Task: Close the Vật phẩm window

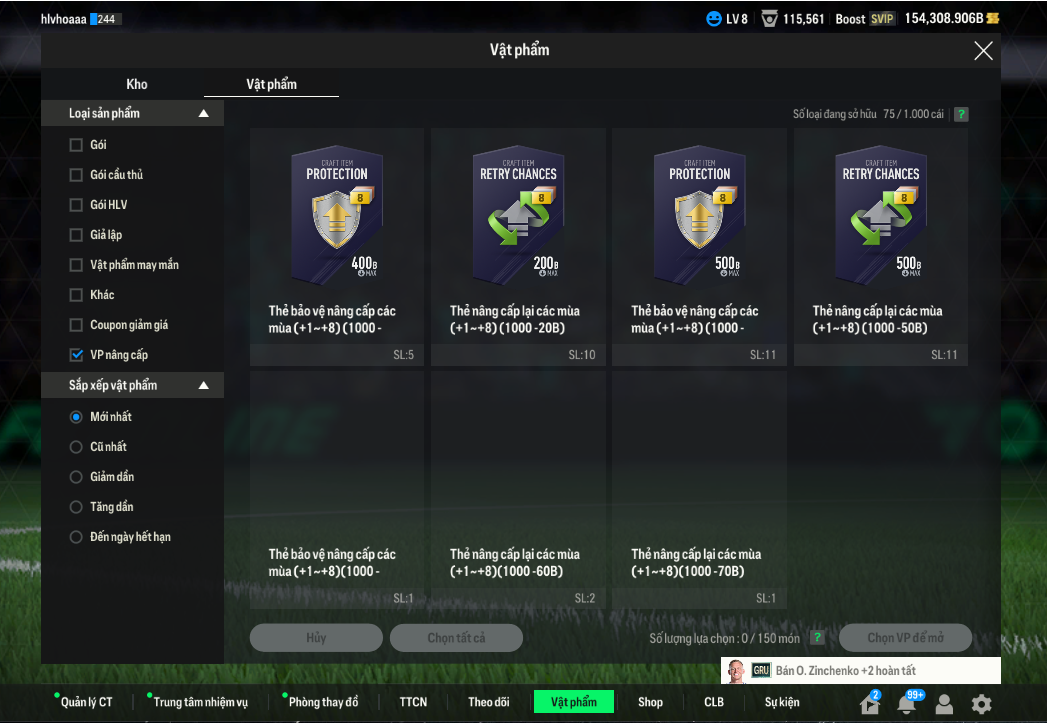Action: coord(983,51)
